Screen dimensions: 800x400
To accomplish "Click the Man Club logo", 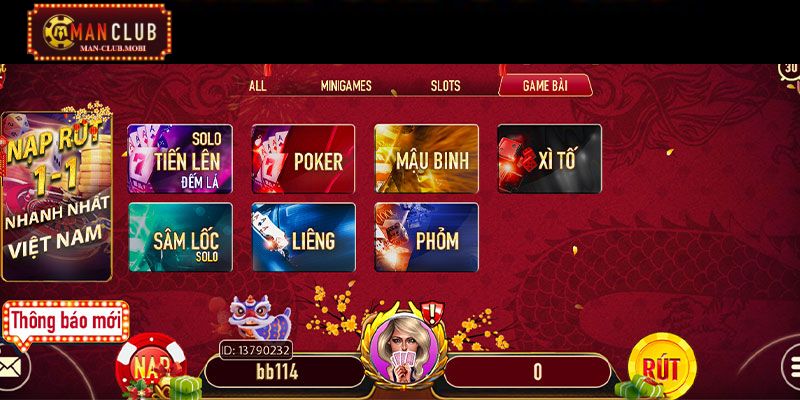I will point(99,31).
